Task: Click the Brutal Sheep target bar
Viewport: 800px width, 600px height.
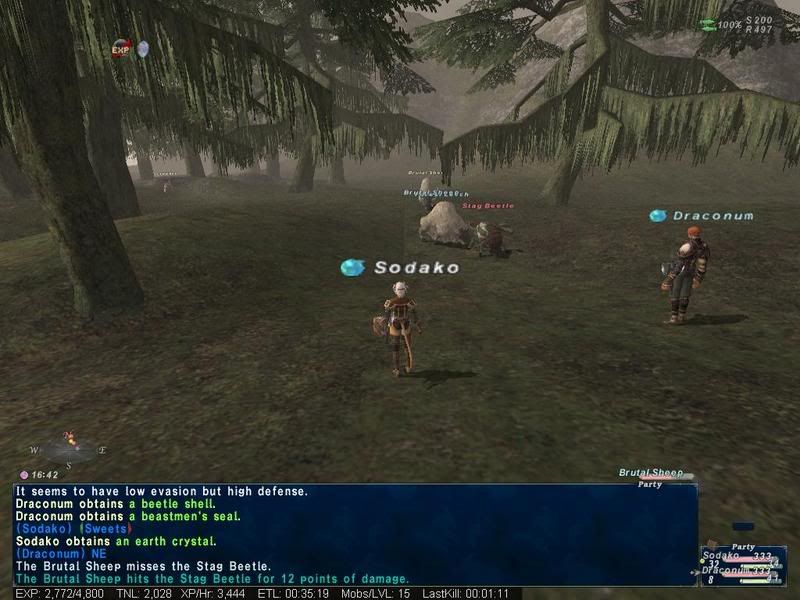Action: click(x=656, y=475)
